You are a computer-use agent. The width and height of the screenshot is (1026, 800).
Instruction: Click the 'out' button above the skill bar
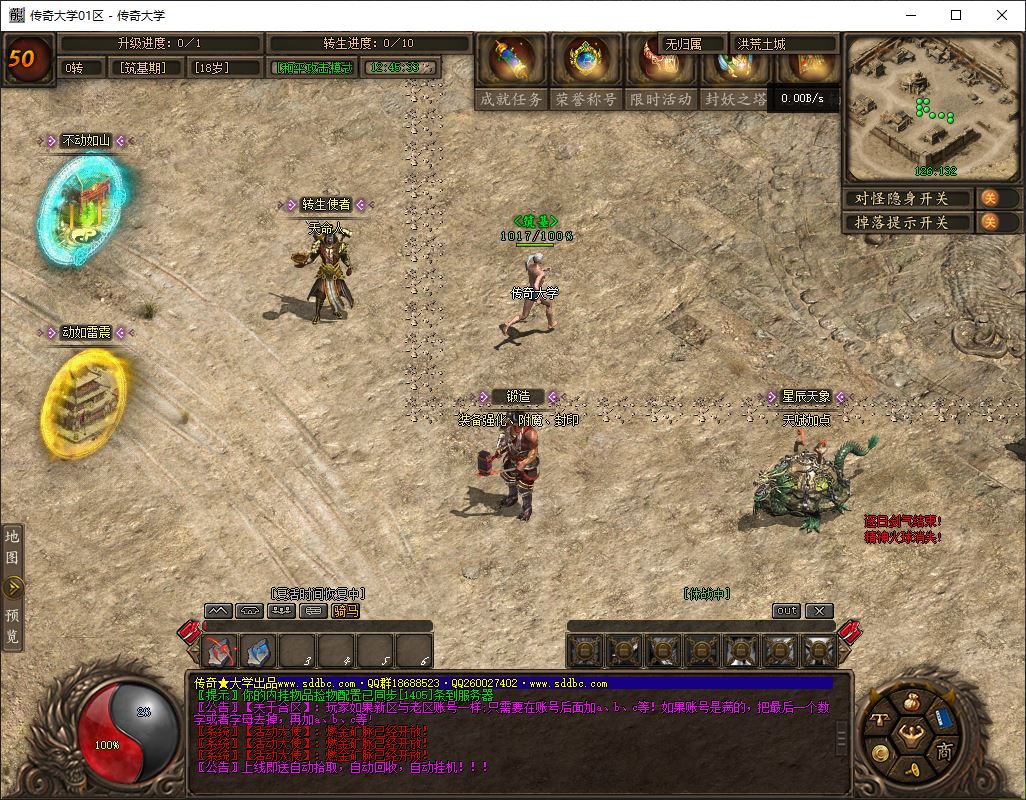tap(786, 611)
